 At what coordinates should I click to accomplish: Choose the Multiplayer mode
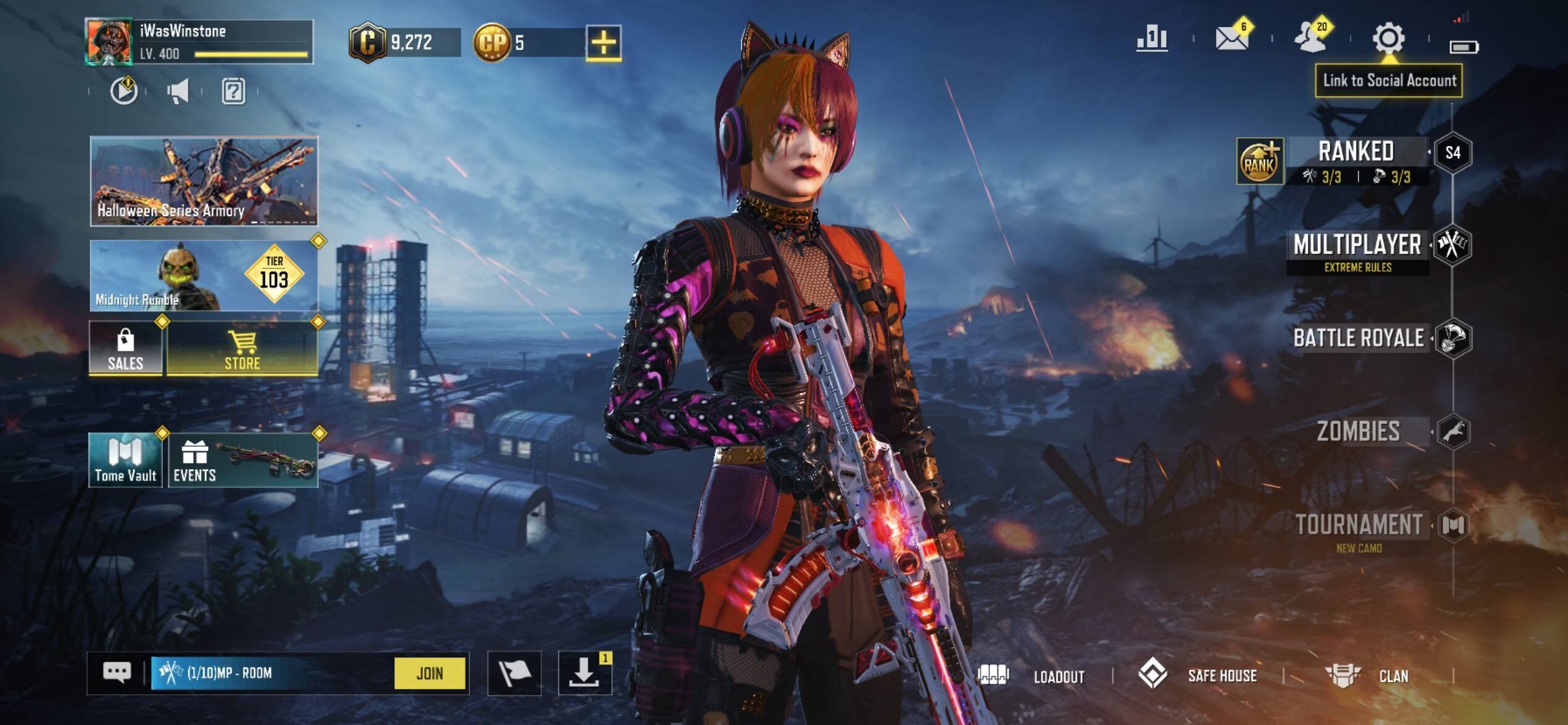(1357, 249)
